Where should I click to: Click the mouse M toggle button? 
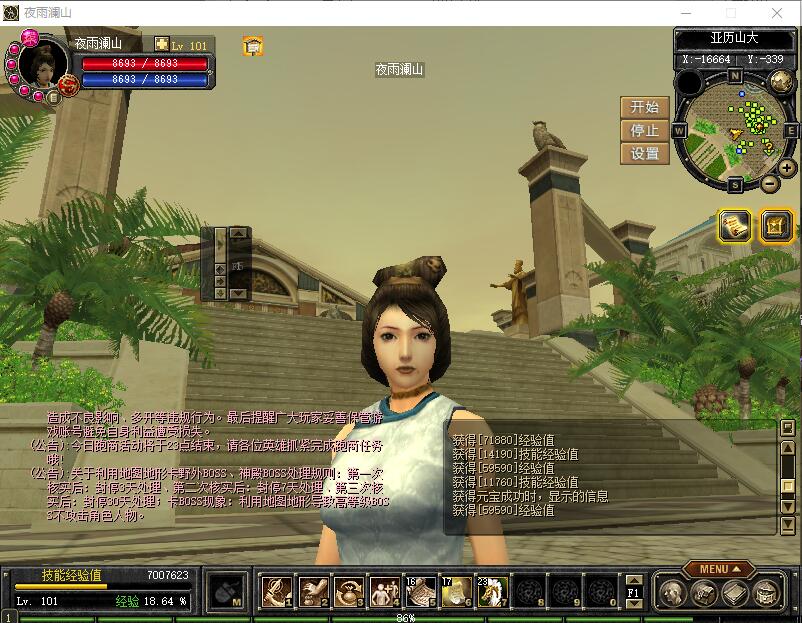point(227,591)
